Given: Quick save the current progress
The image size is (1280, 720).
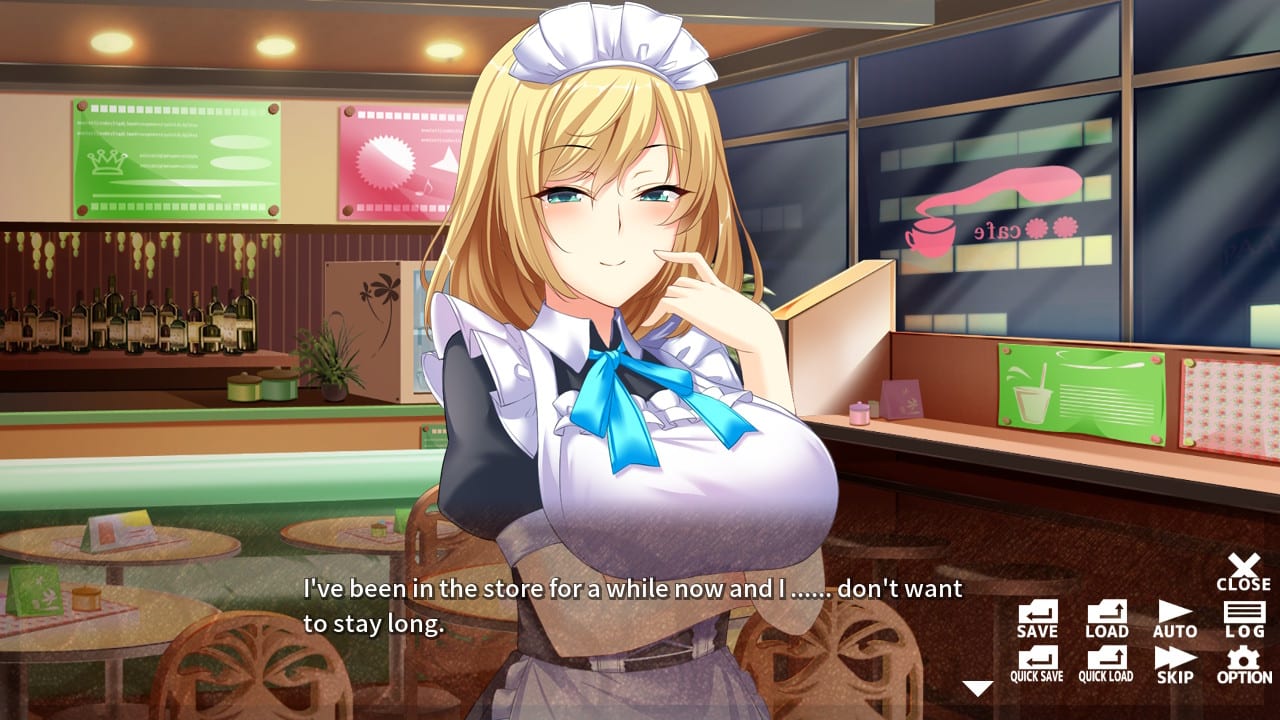Looking at the screenshot, I should click(x=1036, y=662).
